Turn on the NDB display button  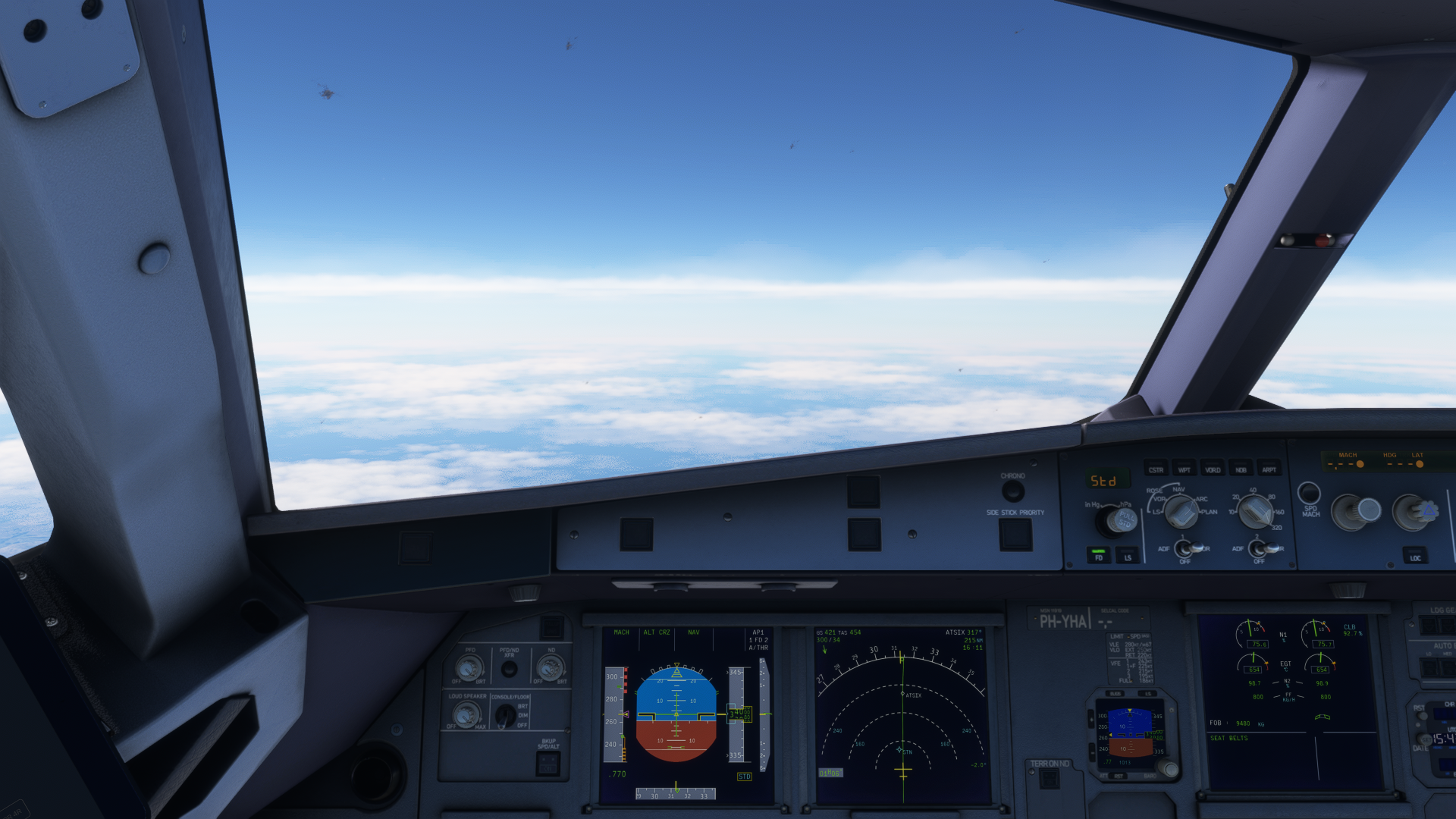(x=1241, y=469)
